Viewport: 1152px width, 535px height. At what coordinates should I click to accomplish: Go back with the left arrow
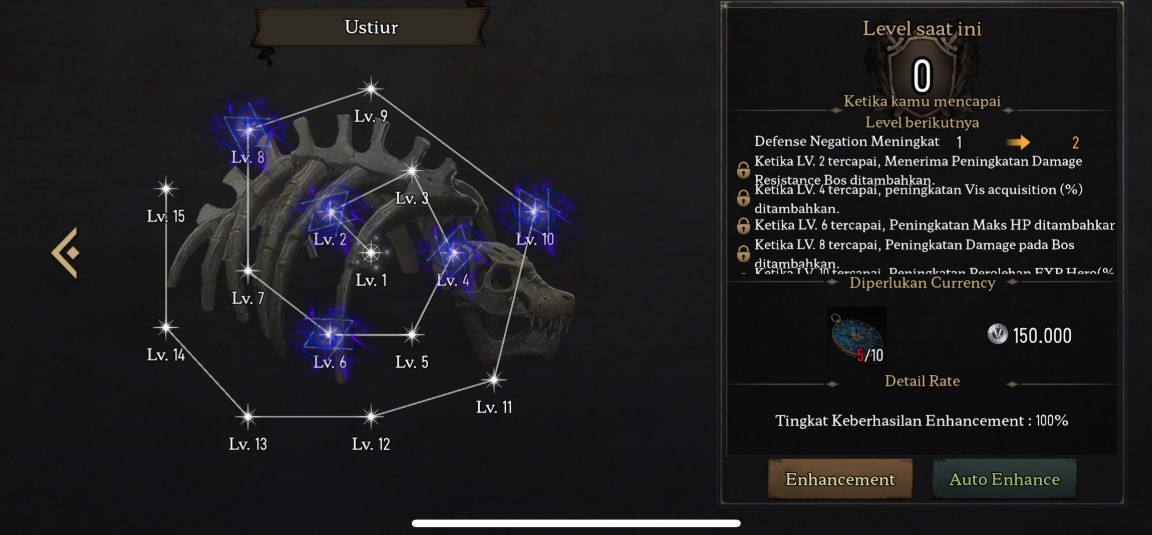click(x=66, y=252)
